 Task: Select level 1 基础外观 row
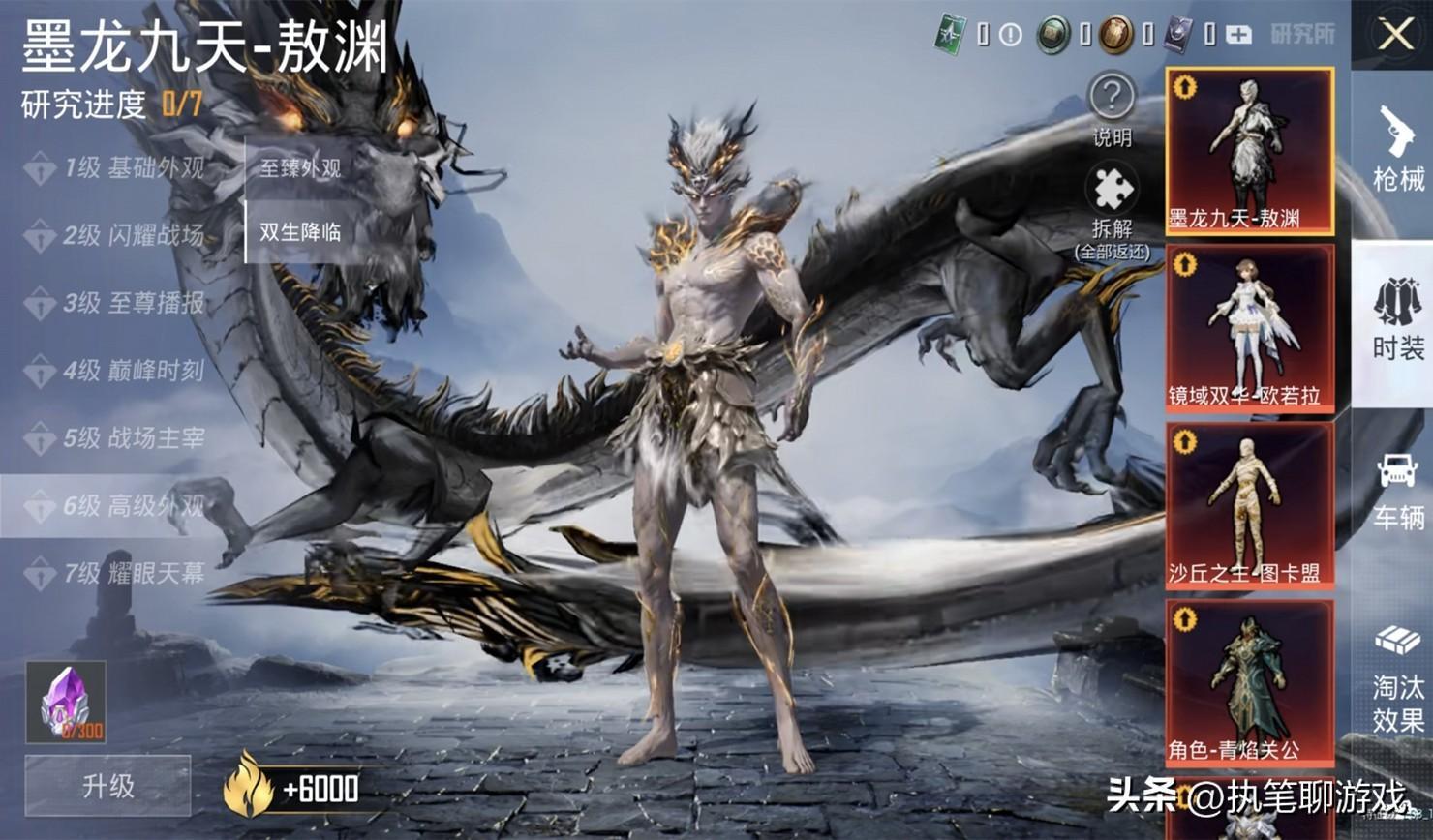(x=121, y=168)
